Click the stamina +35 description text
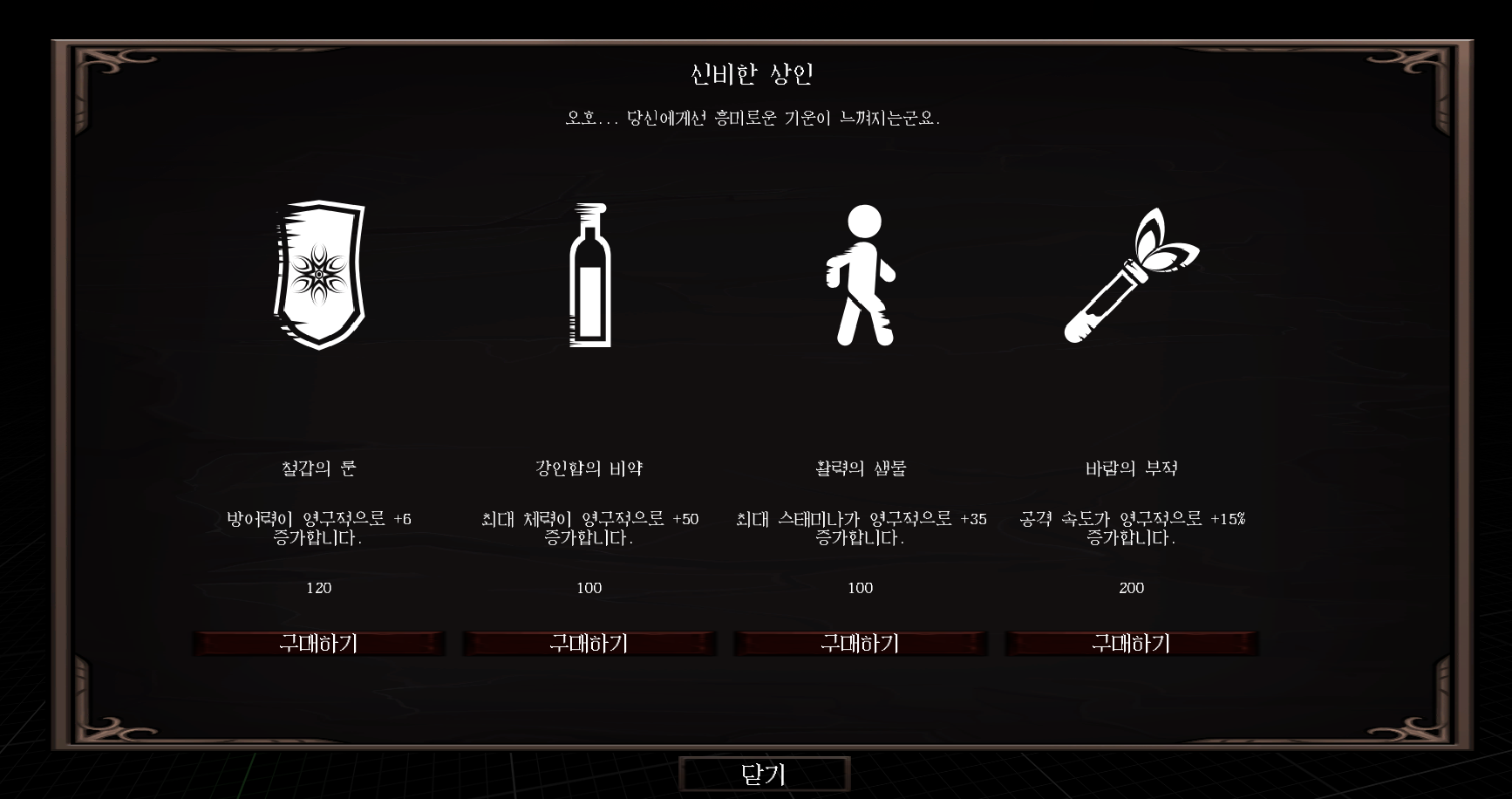This screenshot has height=799, width=1512. click(x=862, y=526)
